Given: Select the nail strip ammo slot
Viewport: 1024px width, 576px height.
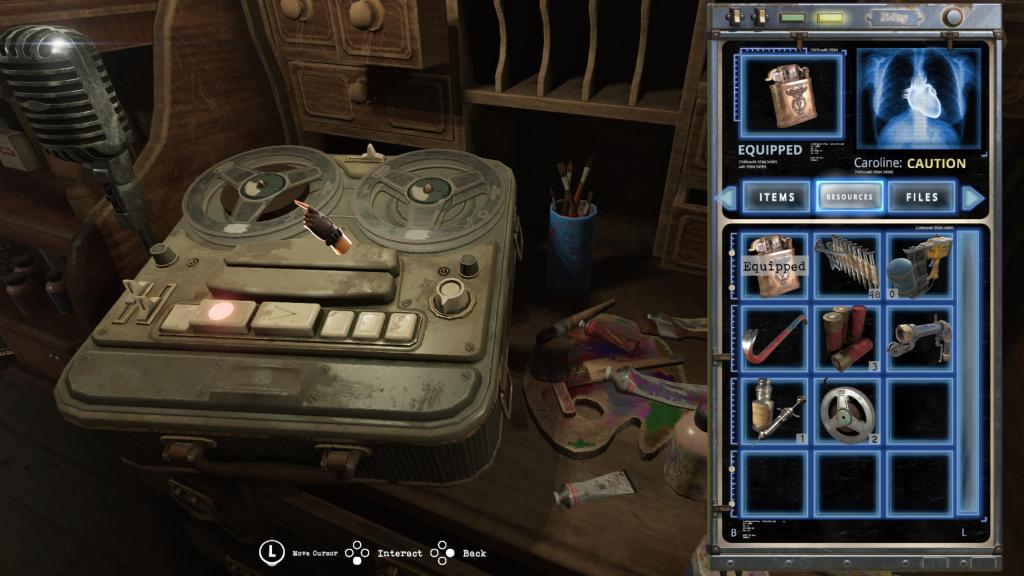Looking at the screenshot, I should click(847, 266).
